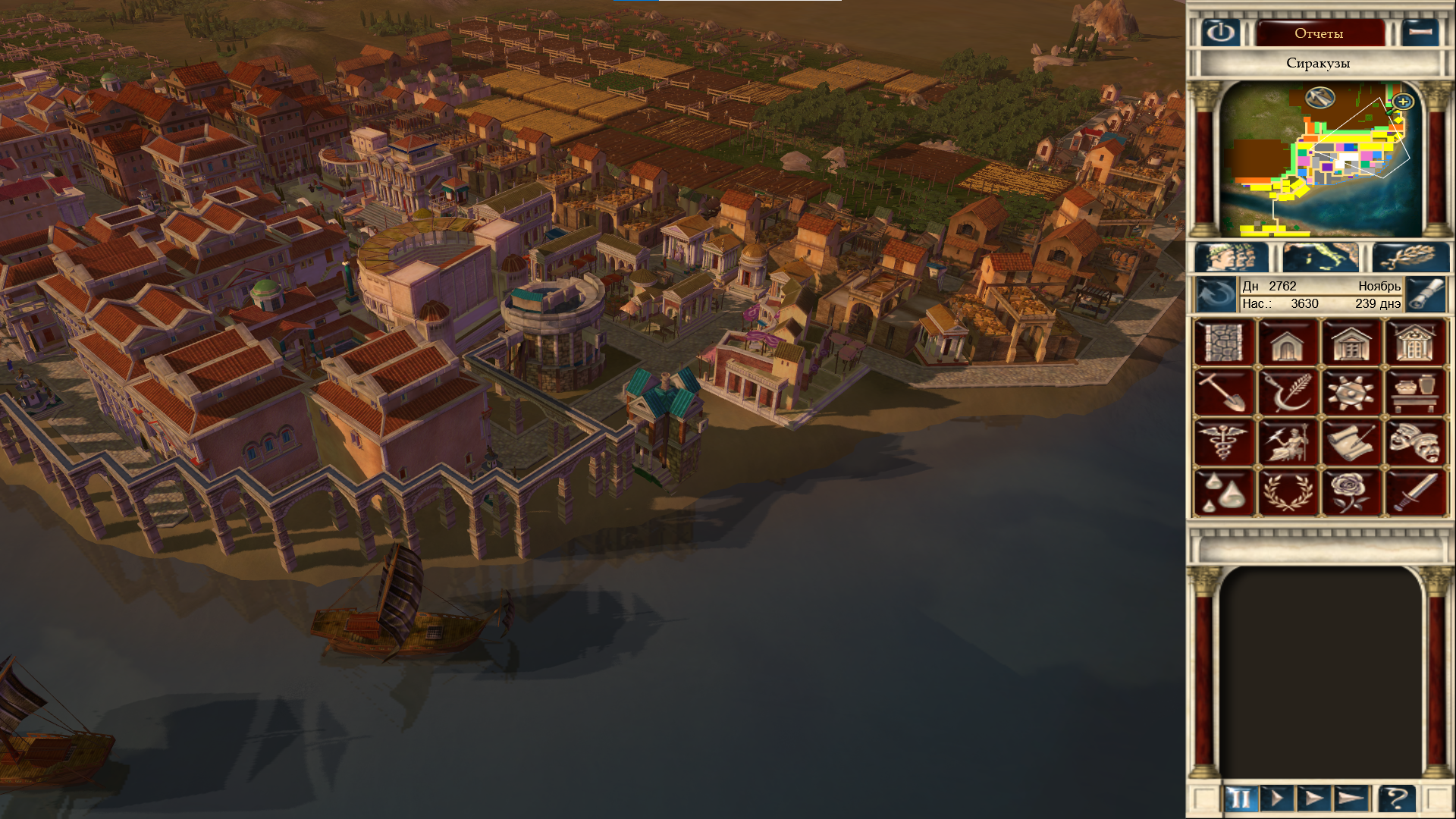Open the Jupiter statue religion category
Screen dimensions: 1456x819
point(1288,442)
